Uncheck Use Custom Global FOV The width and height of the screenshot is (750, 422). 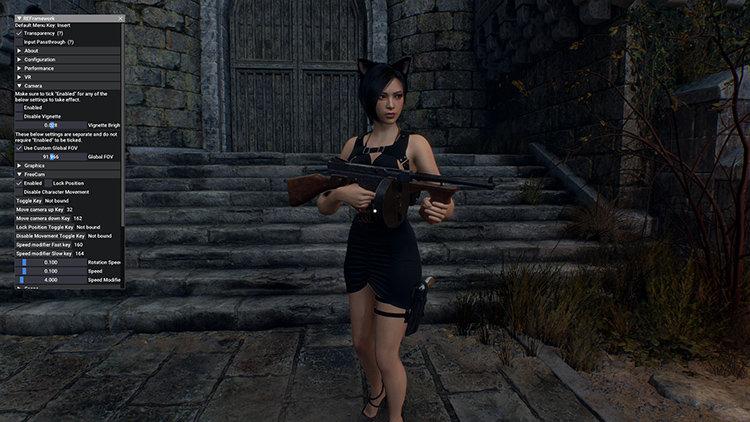tap(19, 148)
